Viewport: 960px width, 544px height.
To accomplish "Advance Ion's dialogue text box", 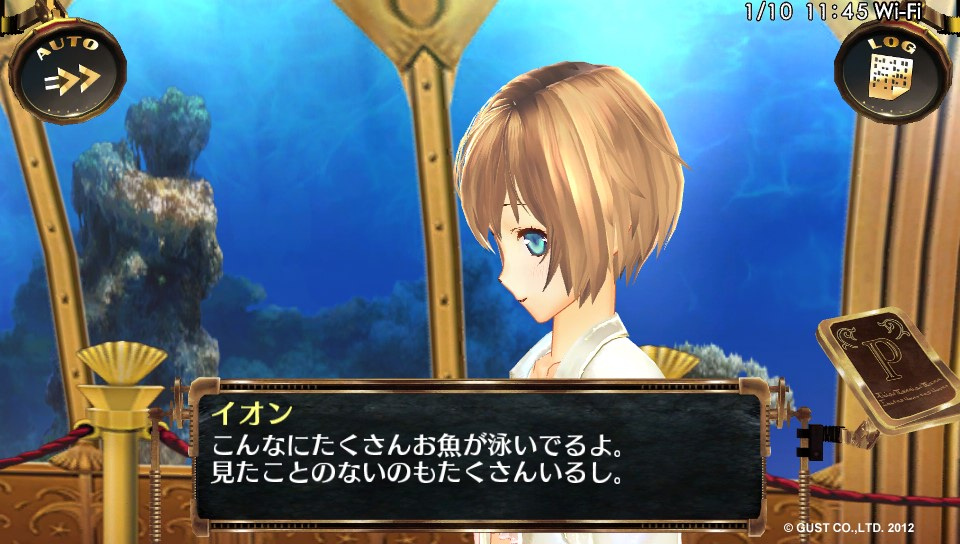I will (x=478, y=452).
